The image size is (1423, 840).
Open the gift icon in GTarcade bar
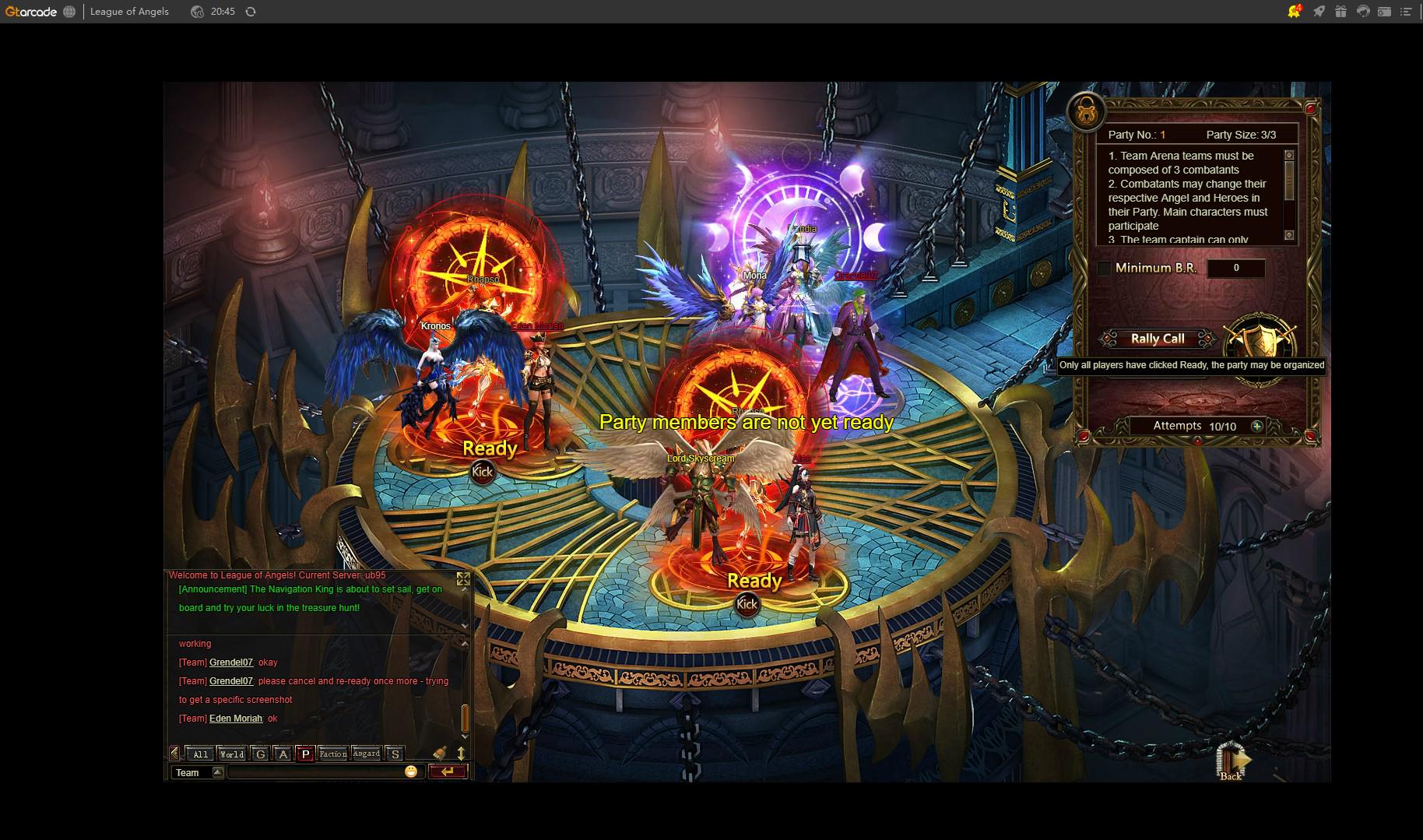pyautogui.click(x=1340, y=12)
